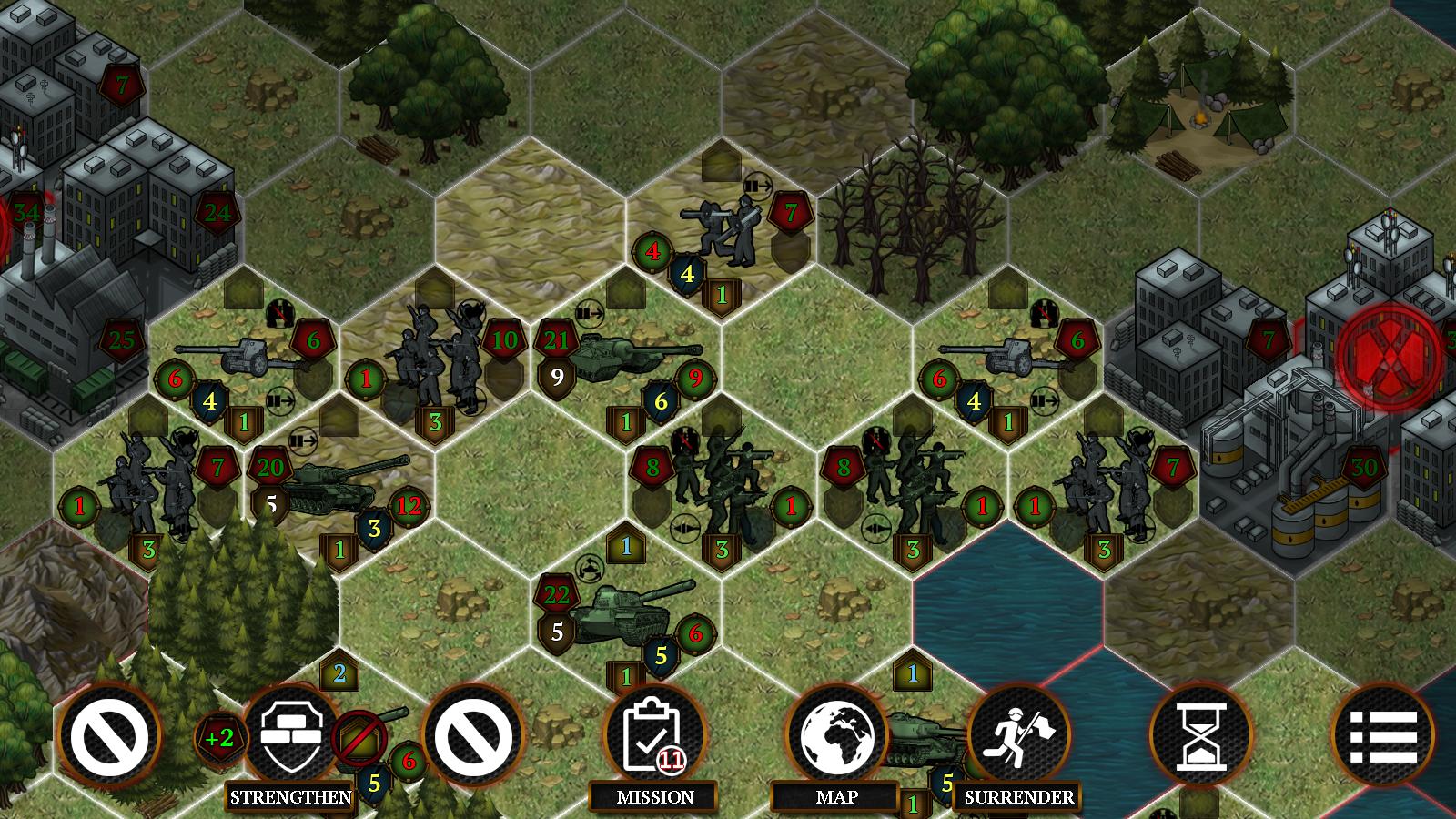Click the movement arrow icon above the strength-20 tank
This screenshot has width=1456, height=819.
(x=303, y=441)
